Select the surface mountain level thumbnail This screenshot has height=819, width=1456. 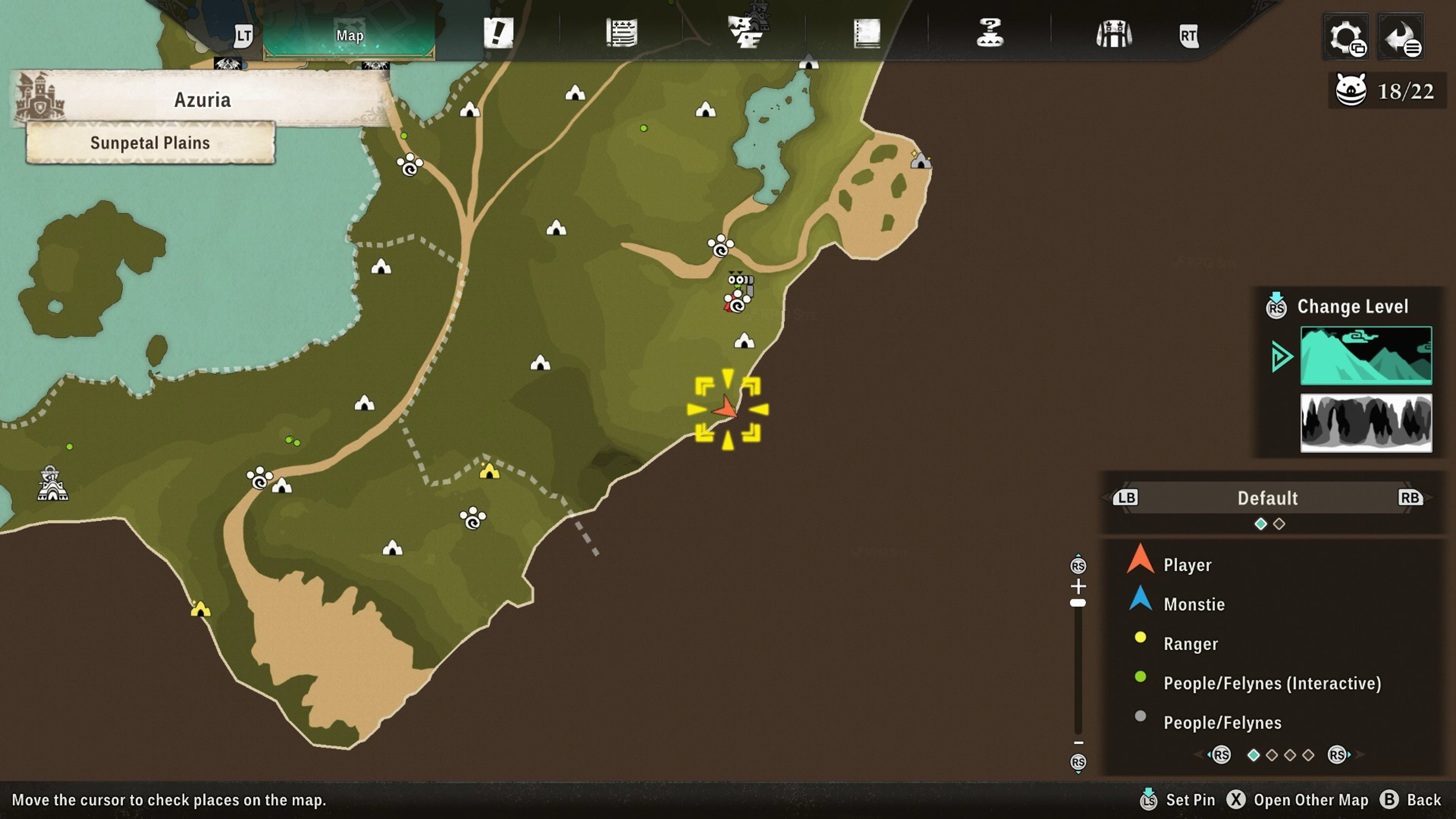pos(1366,355)
